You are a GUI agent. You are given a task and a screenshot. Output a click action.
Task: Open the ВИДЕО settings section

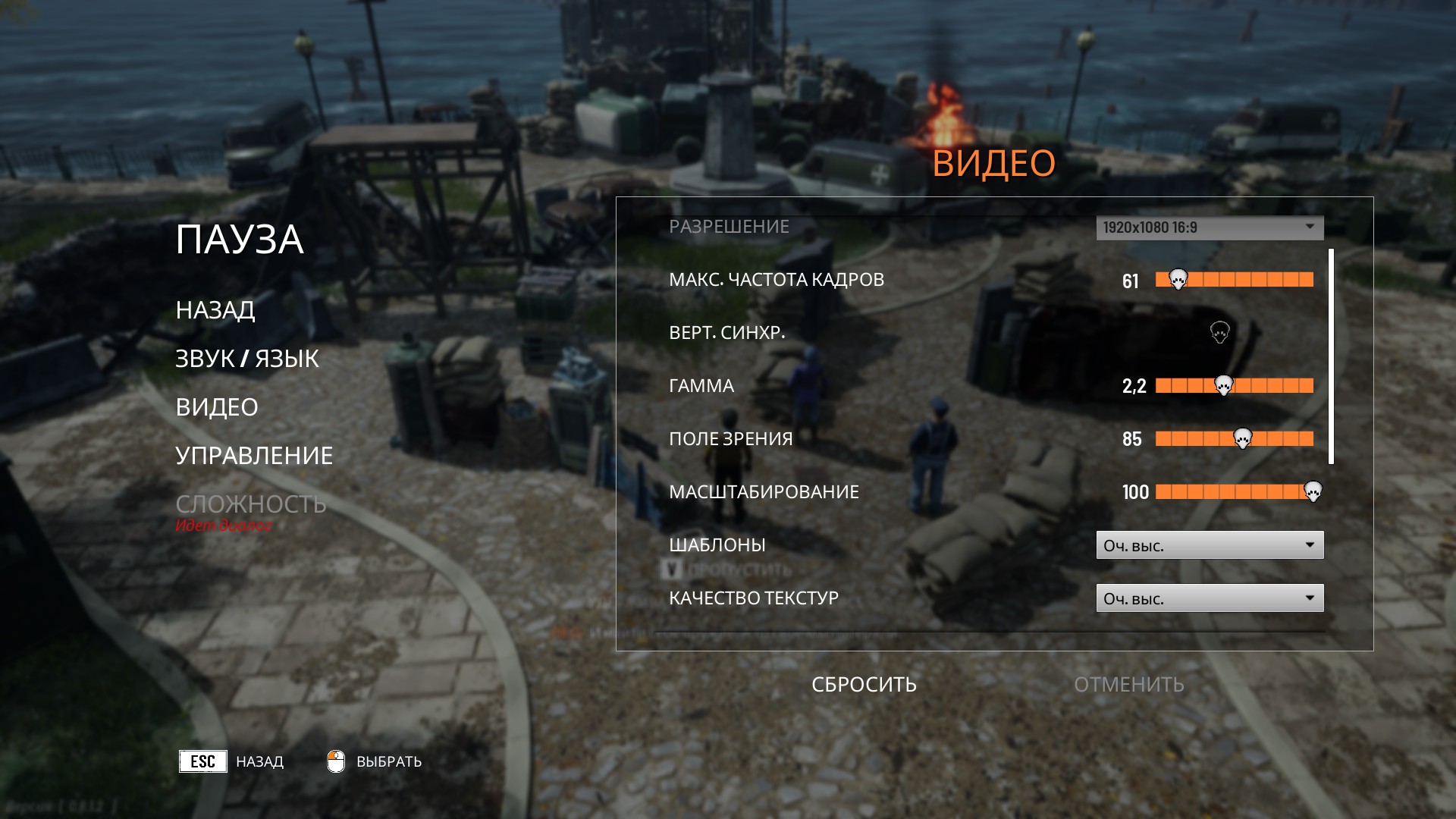[x=217, y=407]
